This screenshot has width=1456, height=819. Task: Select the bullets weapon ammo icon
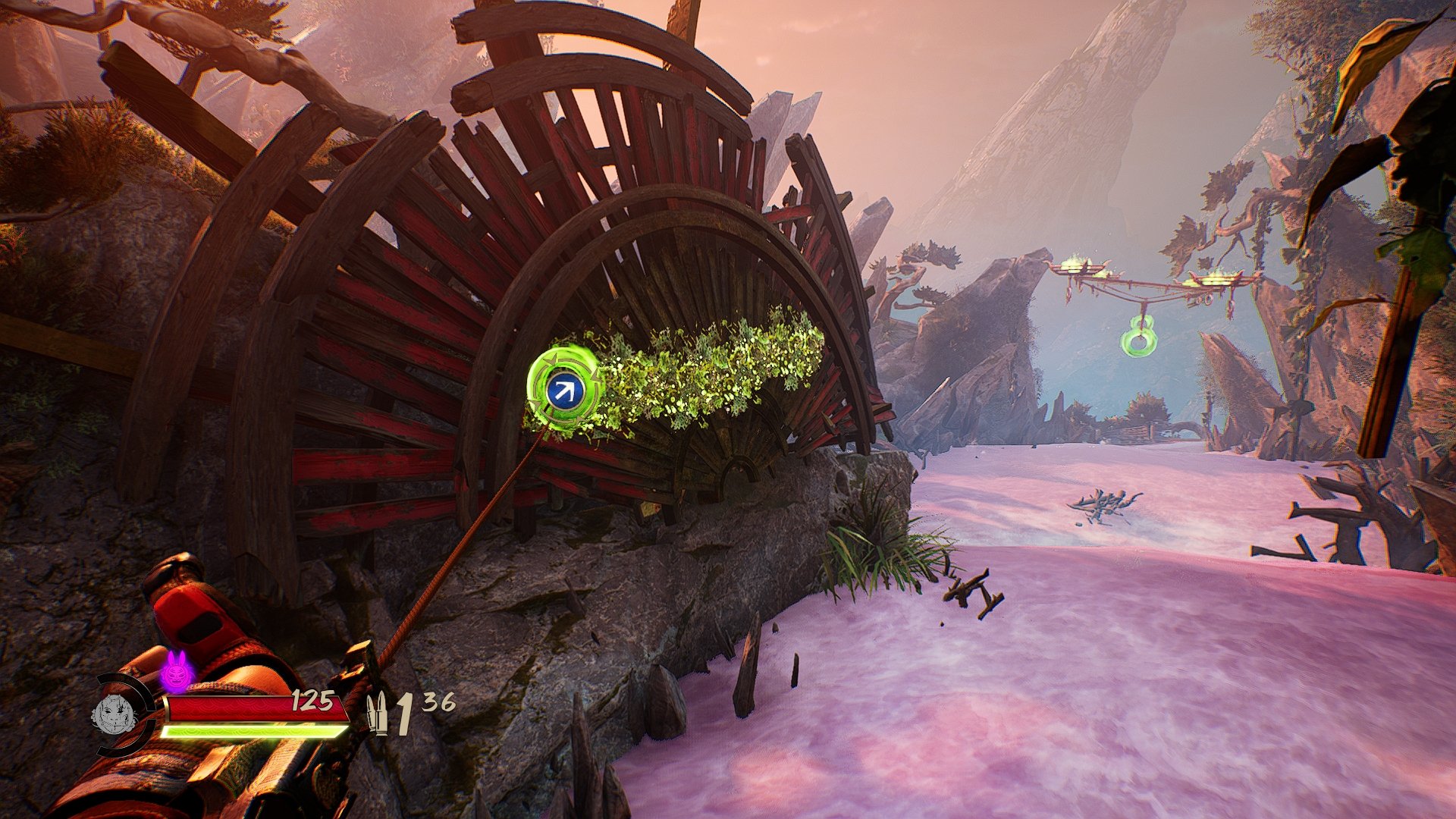[x=377, y=714]
